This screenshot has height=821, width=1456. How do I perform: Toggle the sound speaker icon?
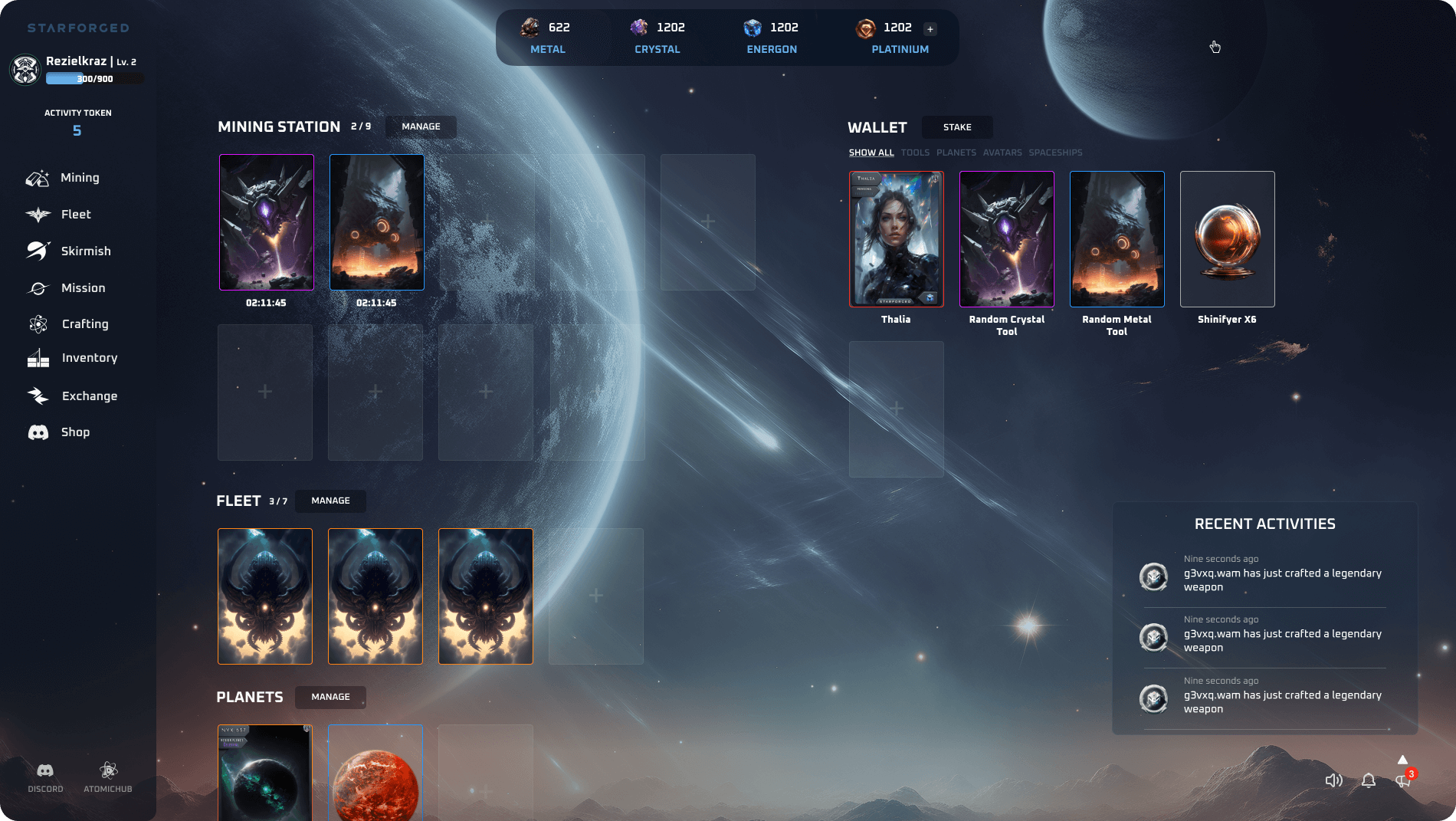click(1333, 780)
